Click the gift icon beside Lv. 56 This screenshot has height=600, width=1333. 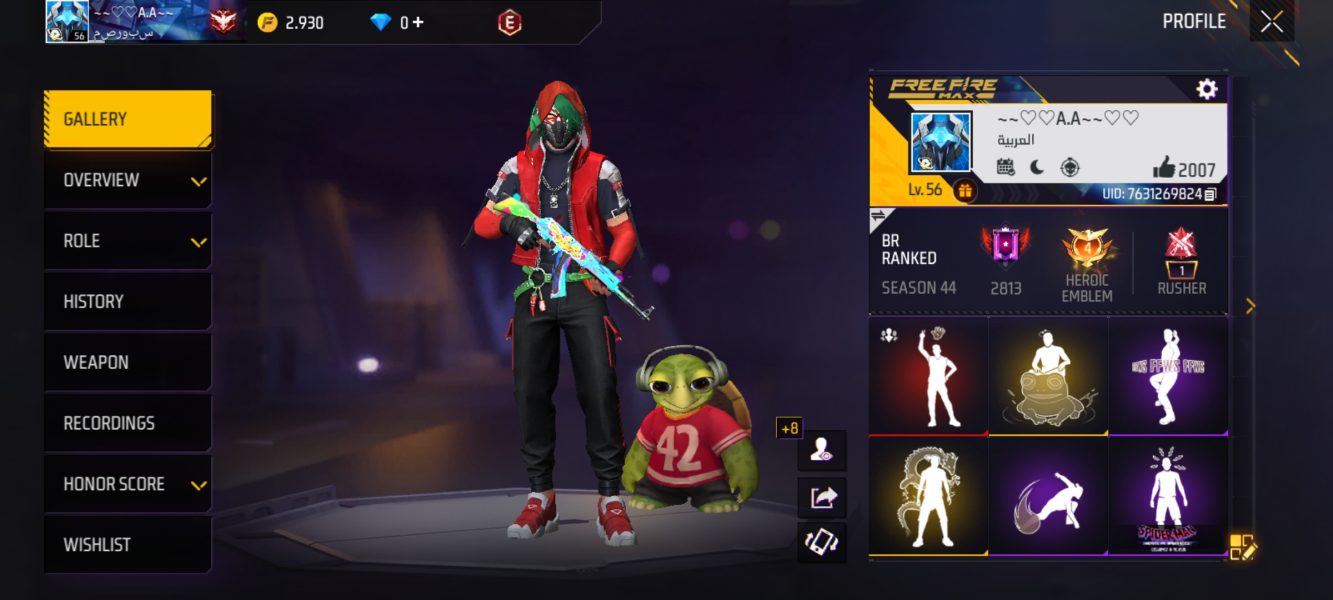click(965, 190)
